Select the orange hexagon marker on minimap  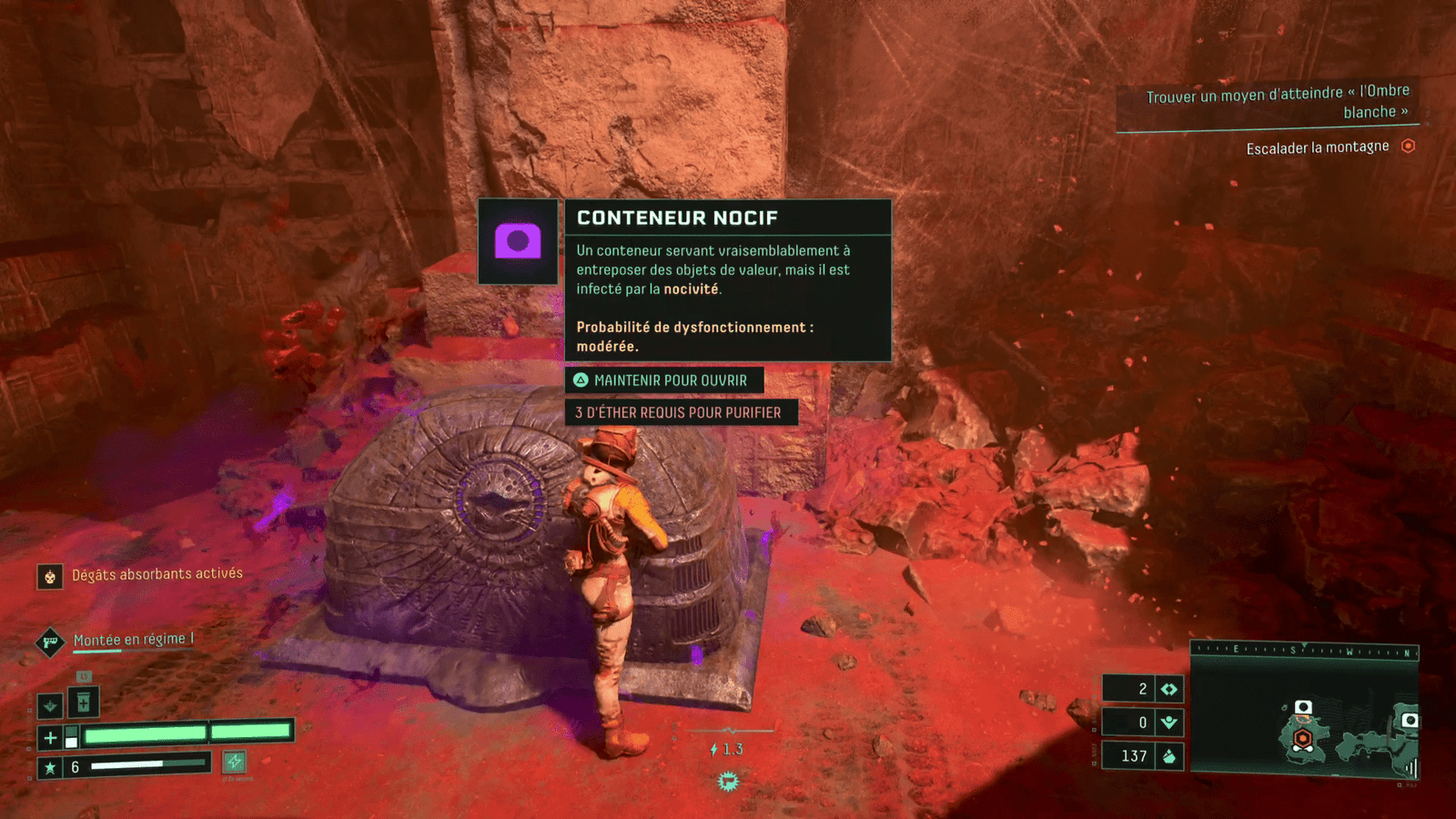coord(1303,738)
